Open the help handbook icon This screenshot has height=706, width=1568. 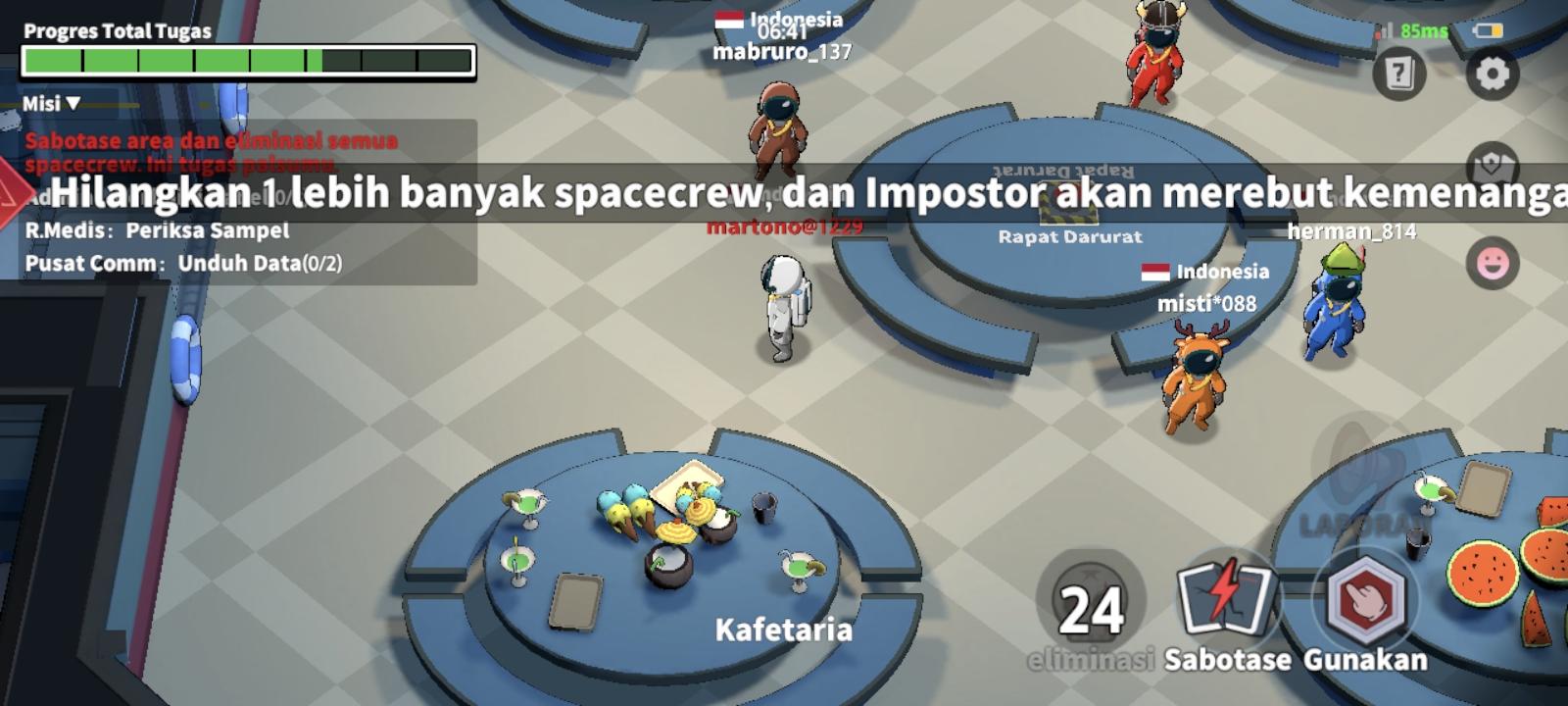[1399, 72]
